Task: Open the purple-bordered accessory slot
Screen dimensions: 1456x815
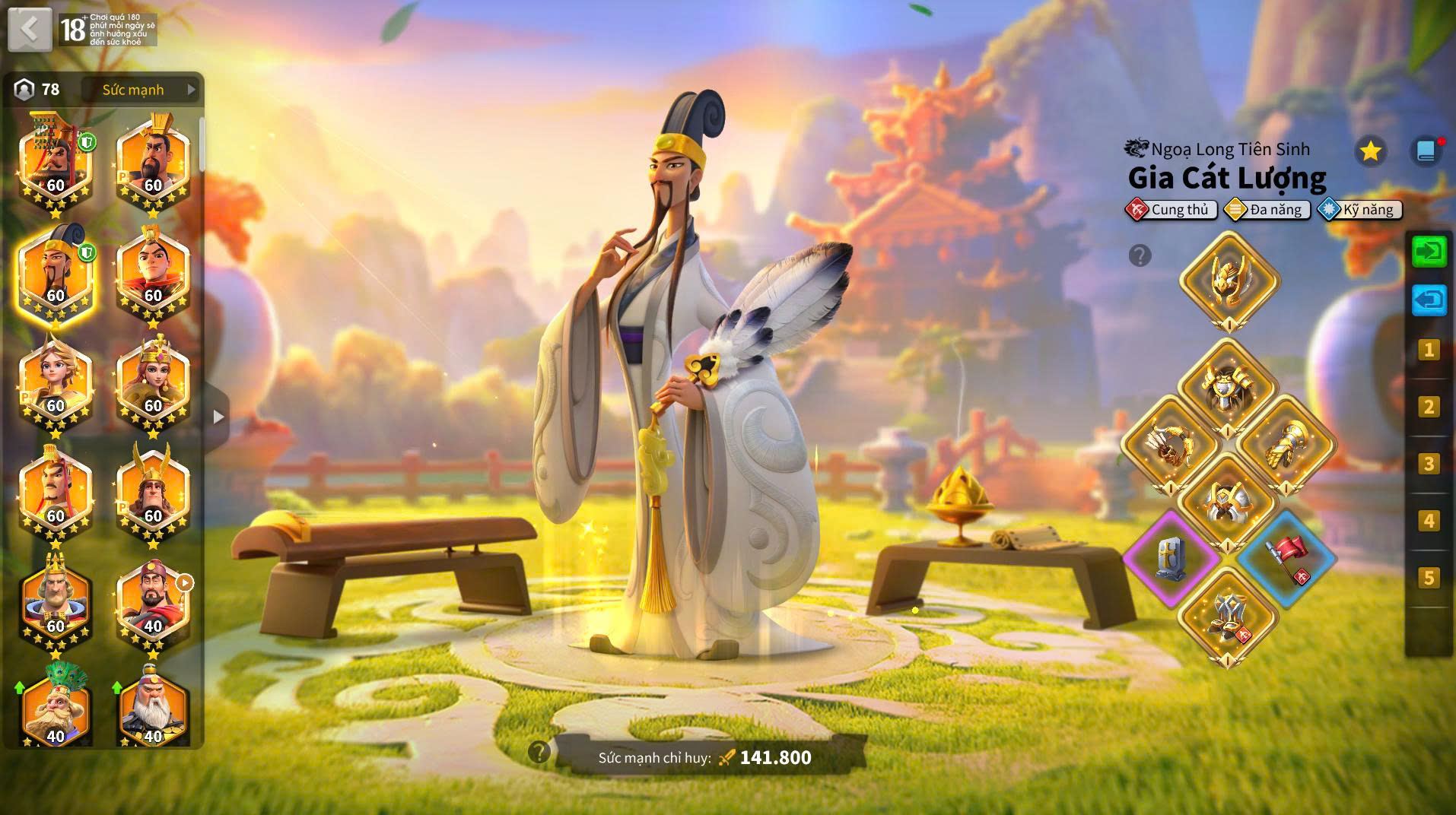Action: [x=1170, y=557]
